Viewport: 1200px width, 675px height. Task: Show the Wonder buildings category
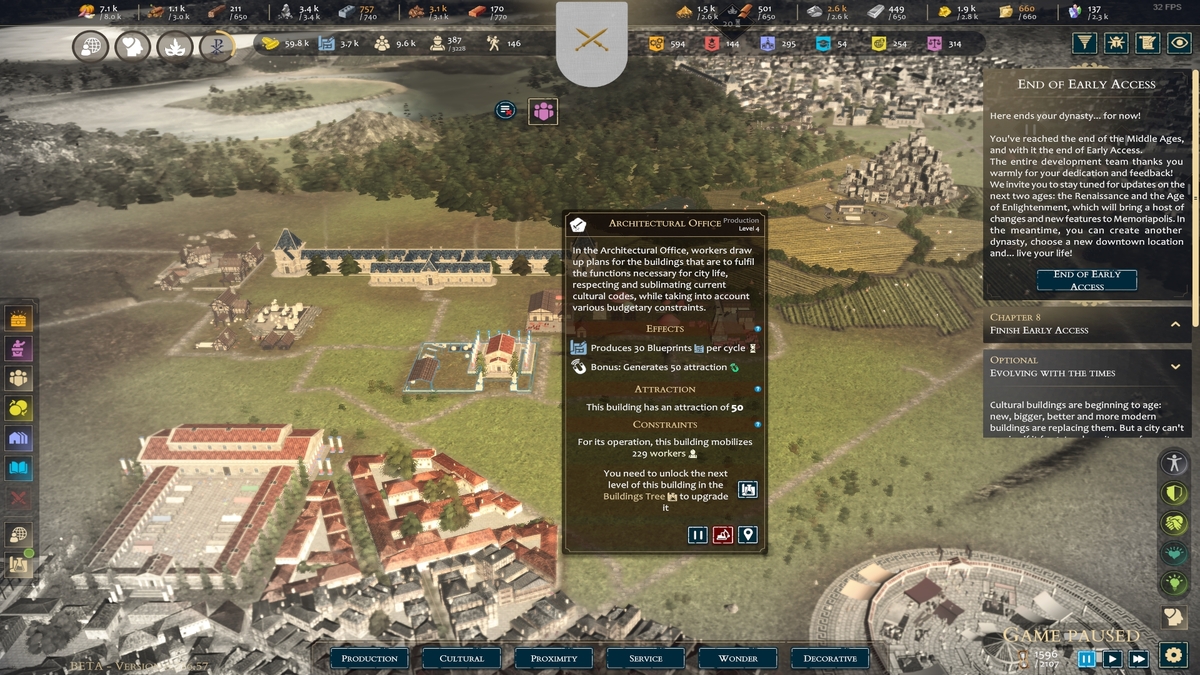(738, 658)
